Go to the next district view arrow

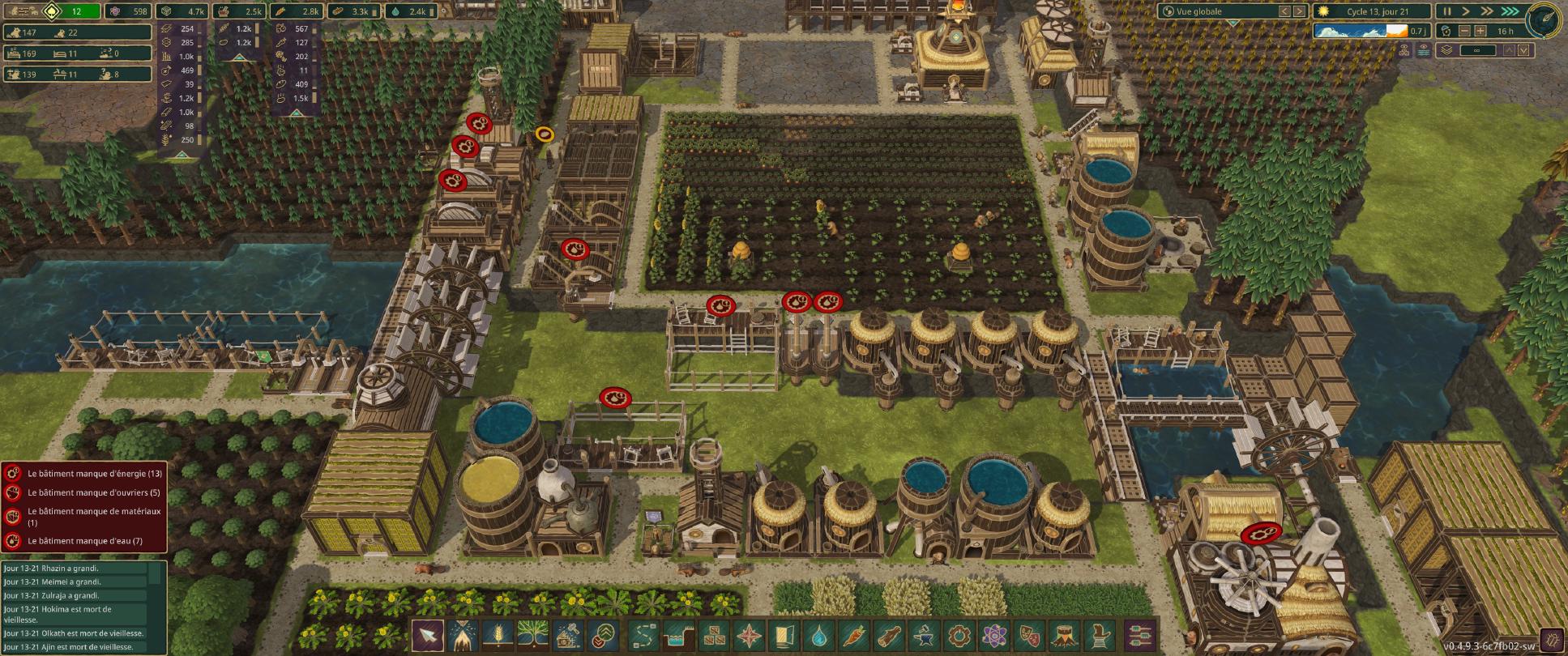pos(1299,11)
